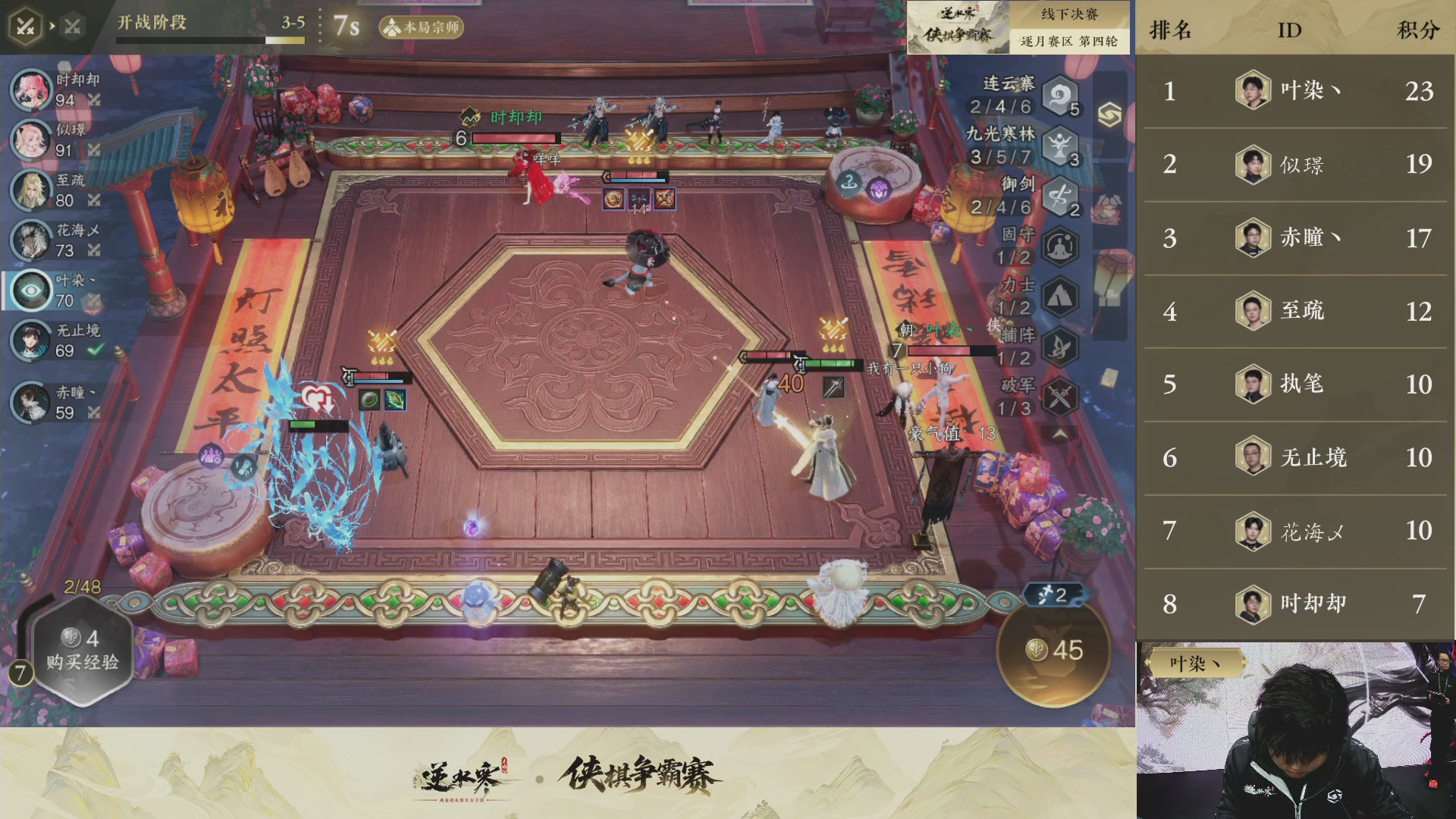Click the 叶染、 webcam feed thumbnail

[x=1297, y=728]
